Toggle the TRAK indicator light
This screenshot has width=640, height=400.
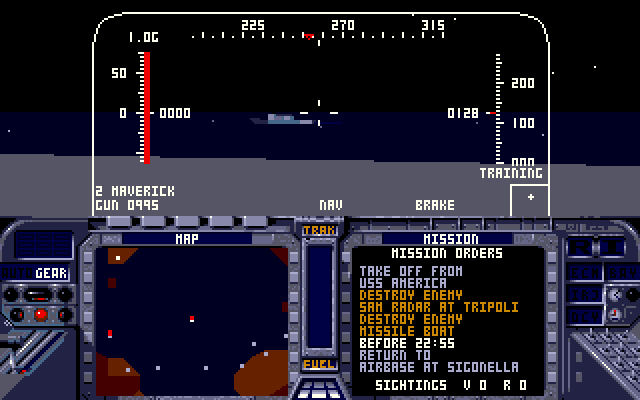point(319,231)
